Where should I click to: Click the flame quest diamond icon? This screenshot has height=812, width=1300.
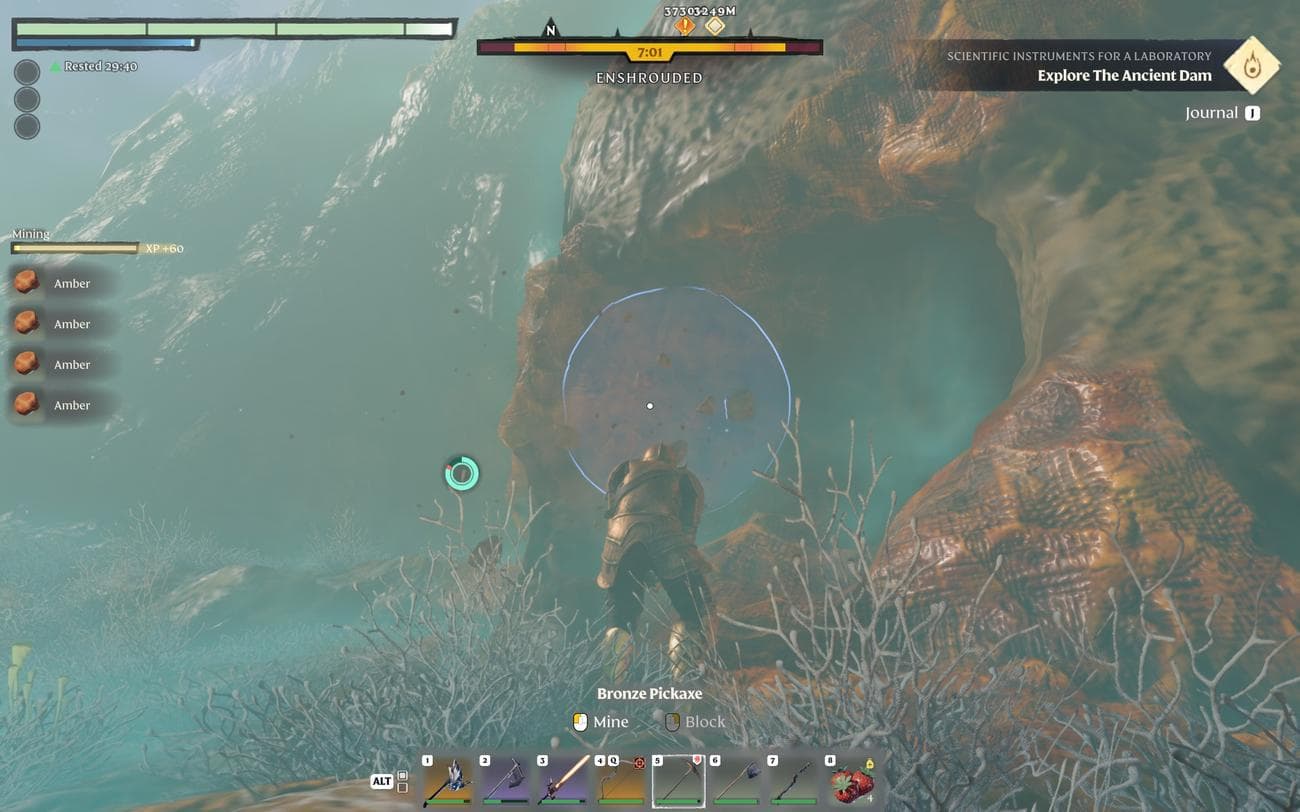[x=1252, y=65]
